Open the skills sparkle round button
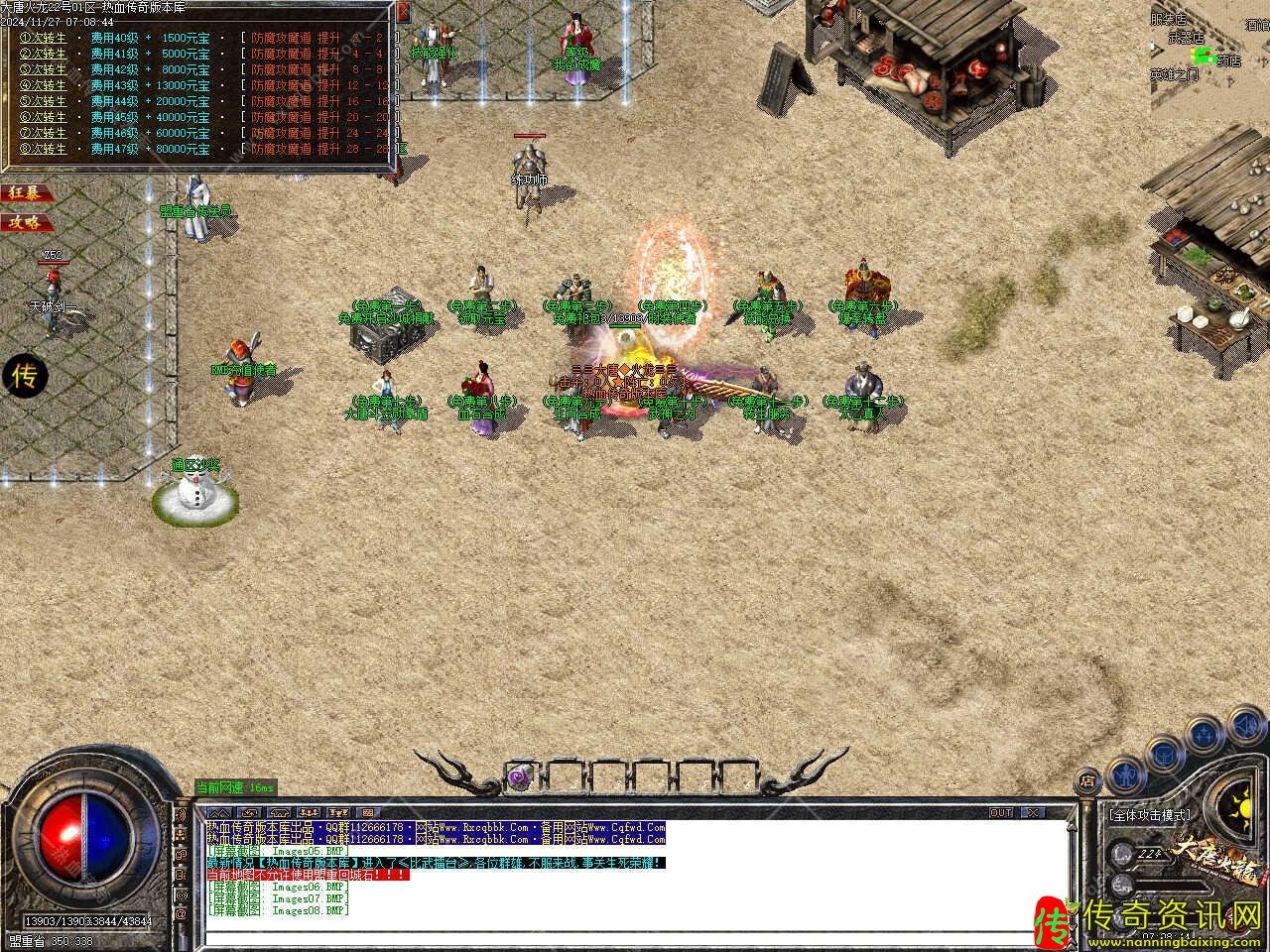The image size is (1270, 952). [x=1205, y=735]
